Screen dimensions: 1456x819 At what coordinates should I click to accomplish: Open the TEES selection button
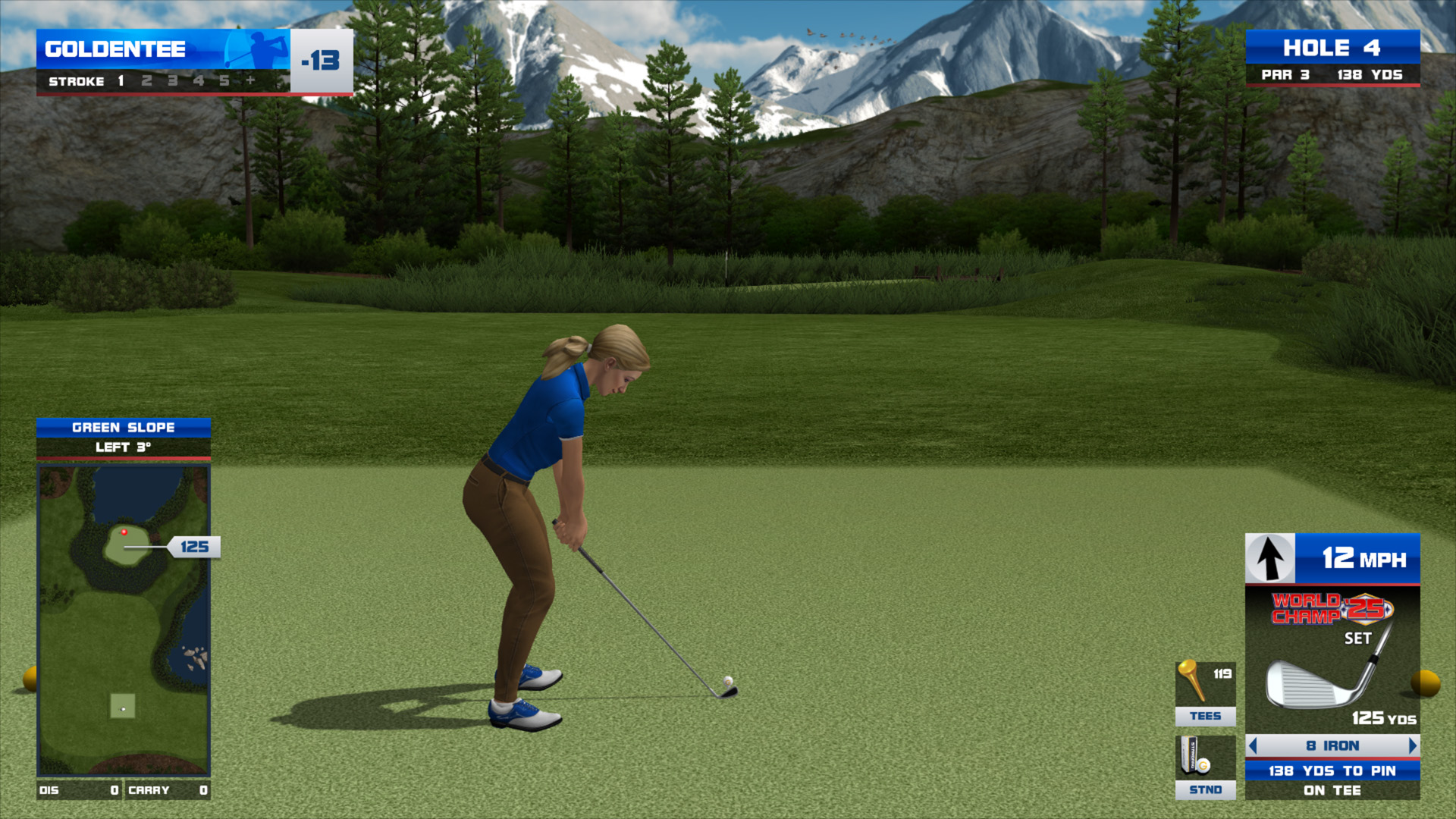pos(1205,693)
